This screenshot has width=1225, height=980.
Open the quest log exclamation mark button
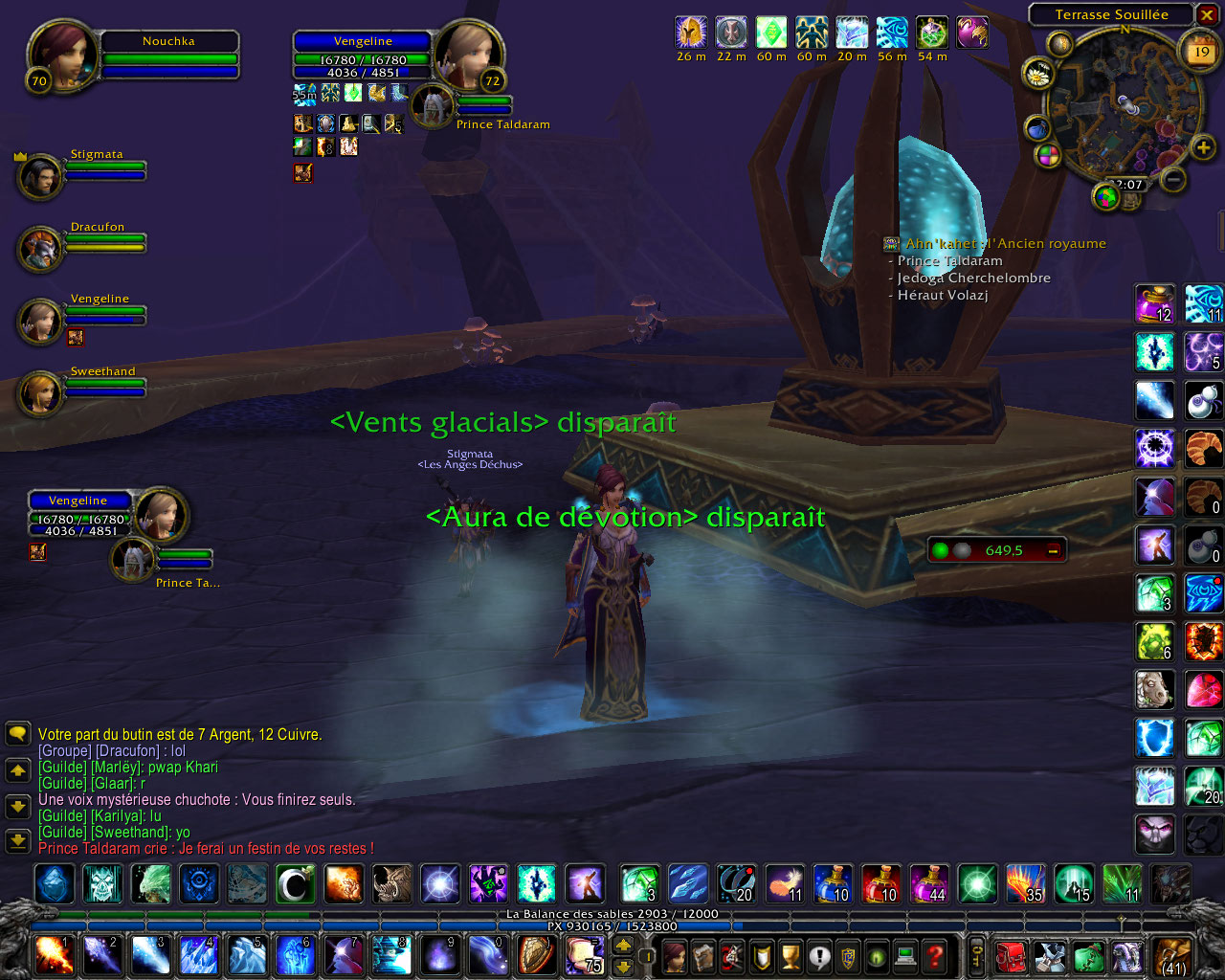pos(819,955)
